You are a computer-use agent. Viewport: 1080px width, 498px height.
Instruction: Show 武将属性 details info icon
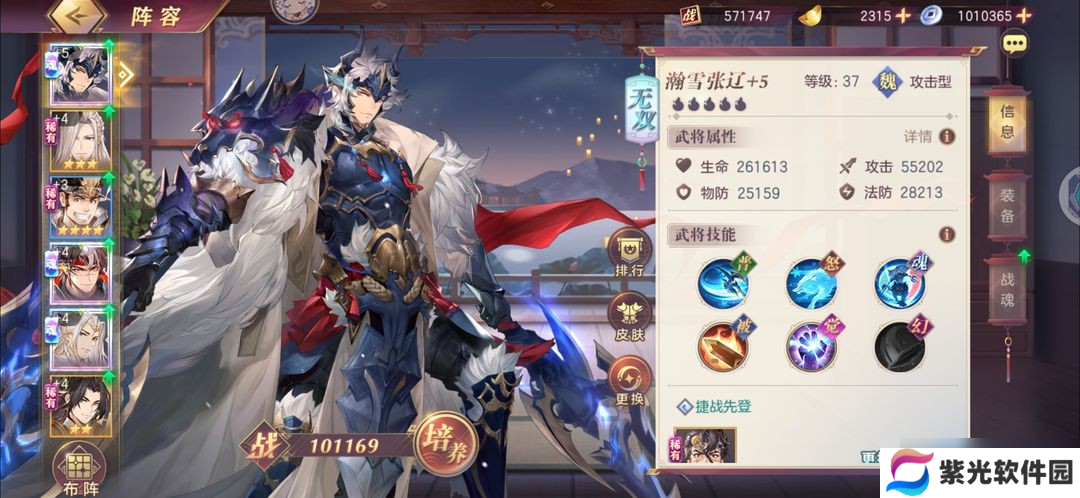click(x=946, y=136)
